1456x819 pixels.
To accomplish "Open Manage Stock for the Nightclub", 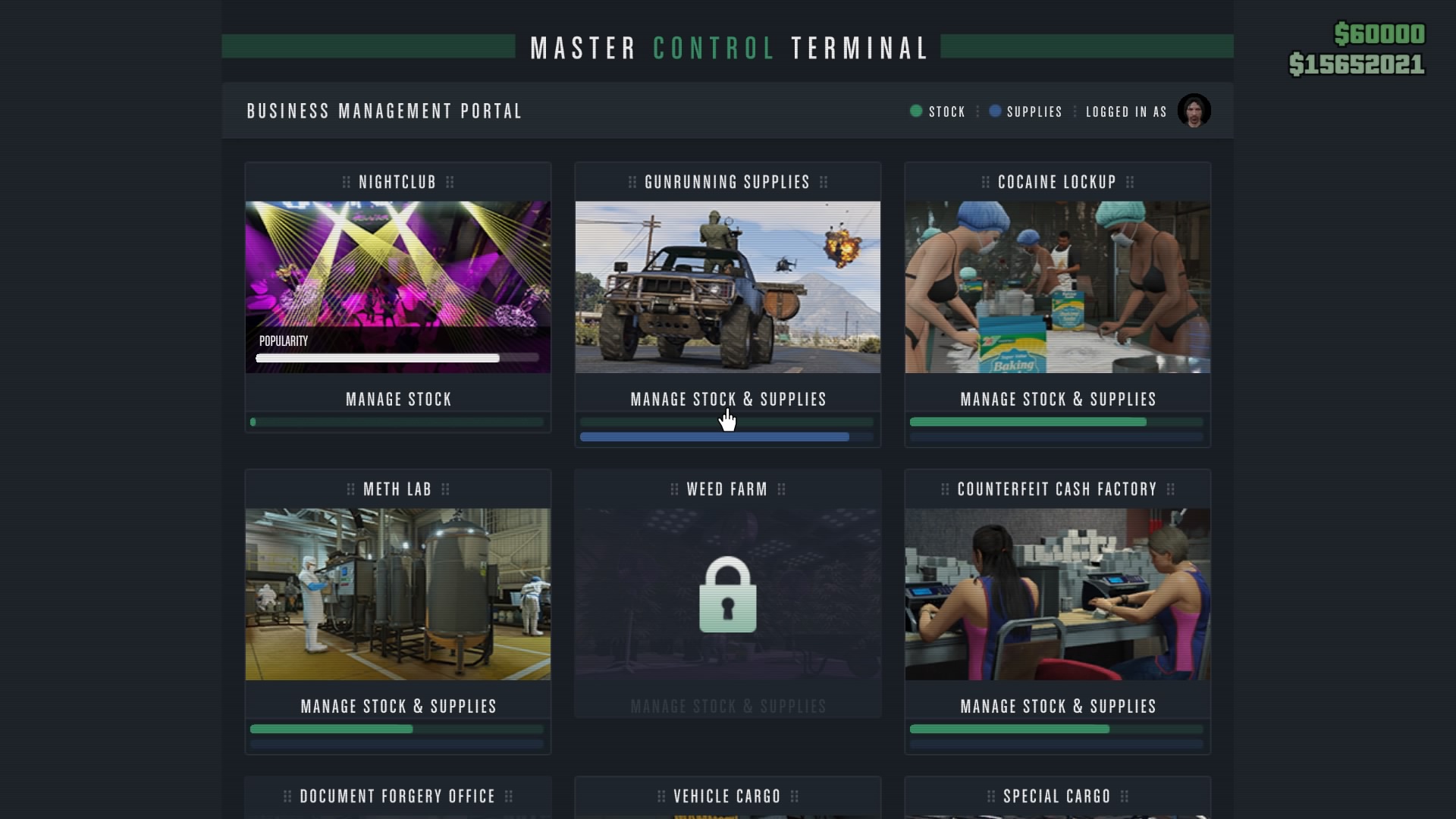I will [x=397, y=400].
